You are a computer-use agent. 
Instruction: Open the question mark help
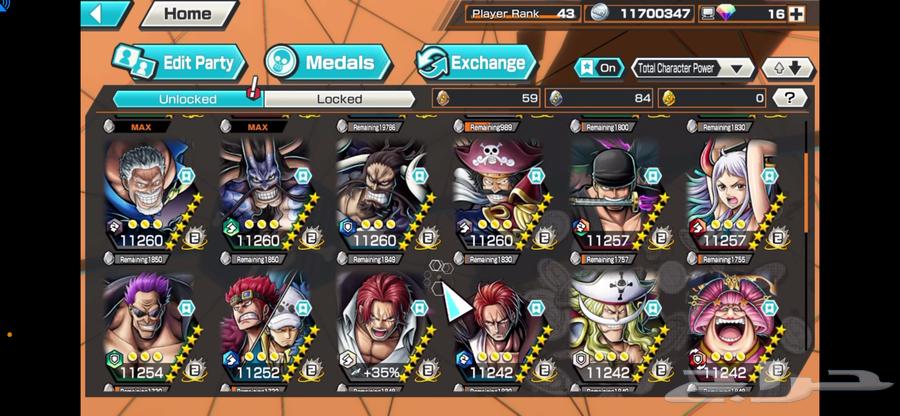tap(790, 98)
